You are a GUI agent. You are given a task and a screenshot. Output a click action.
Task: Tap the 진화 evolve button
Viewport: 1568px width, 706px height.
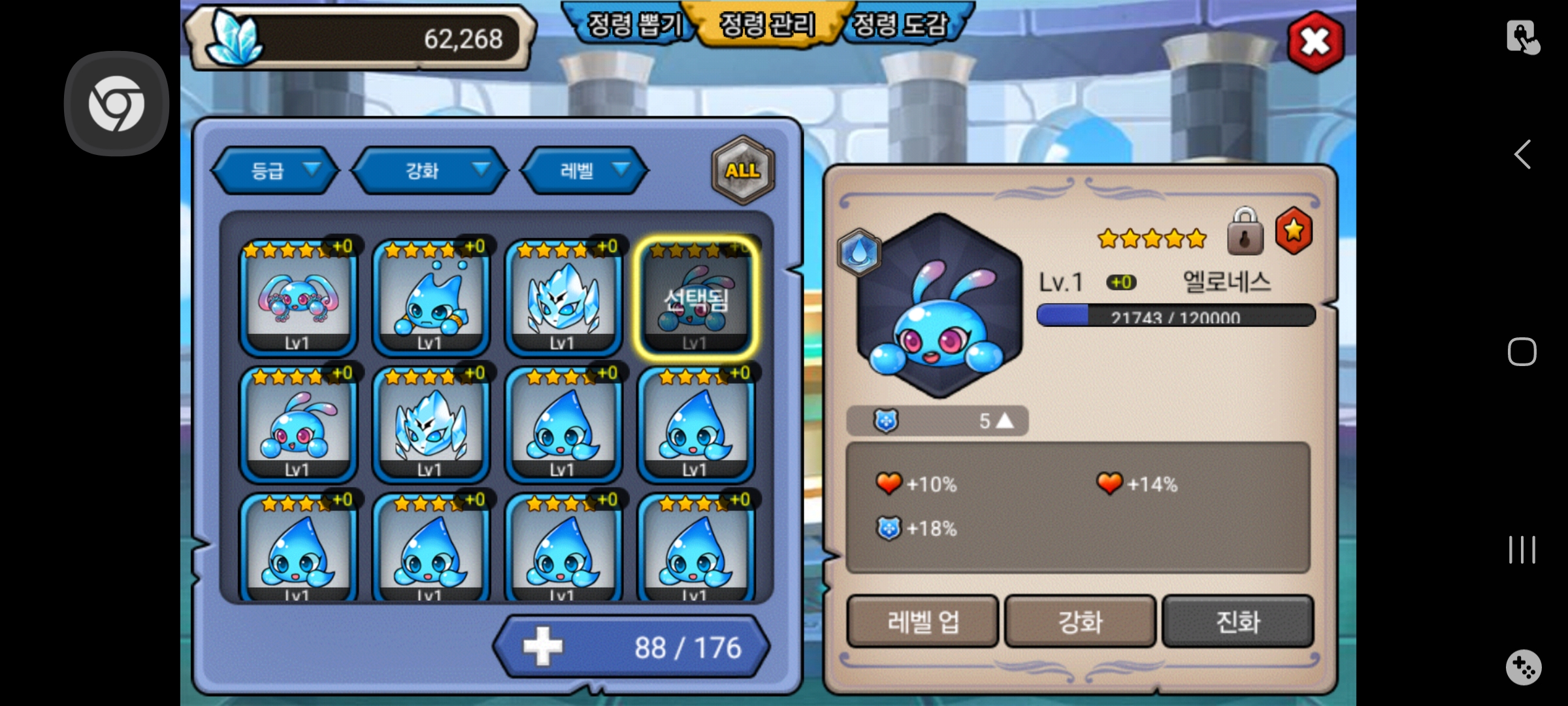1237,621
